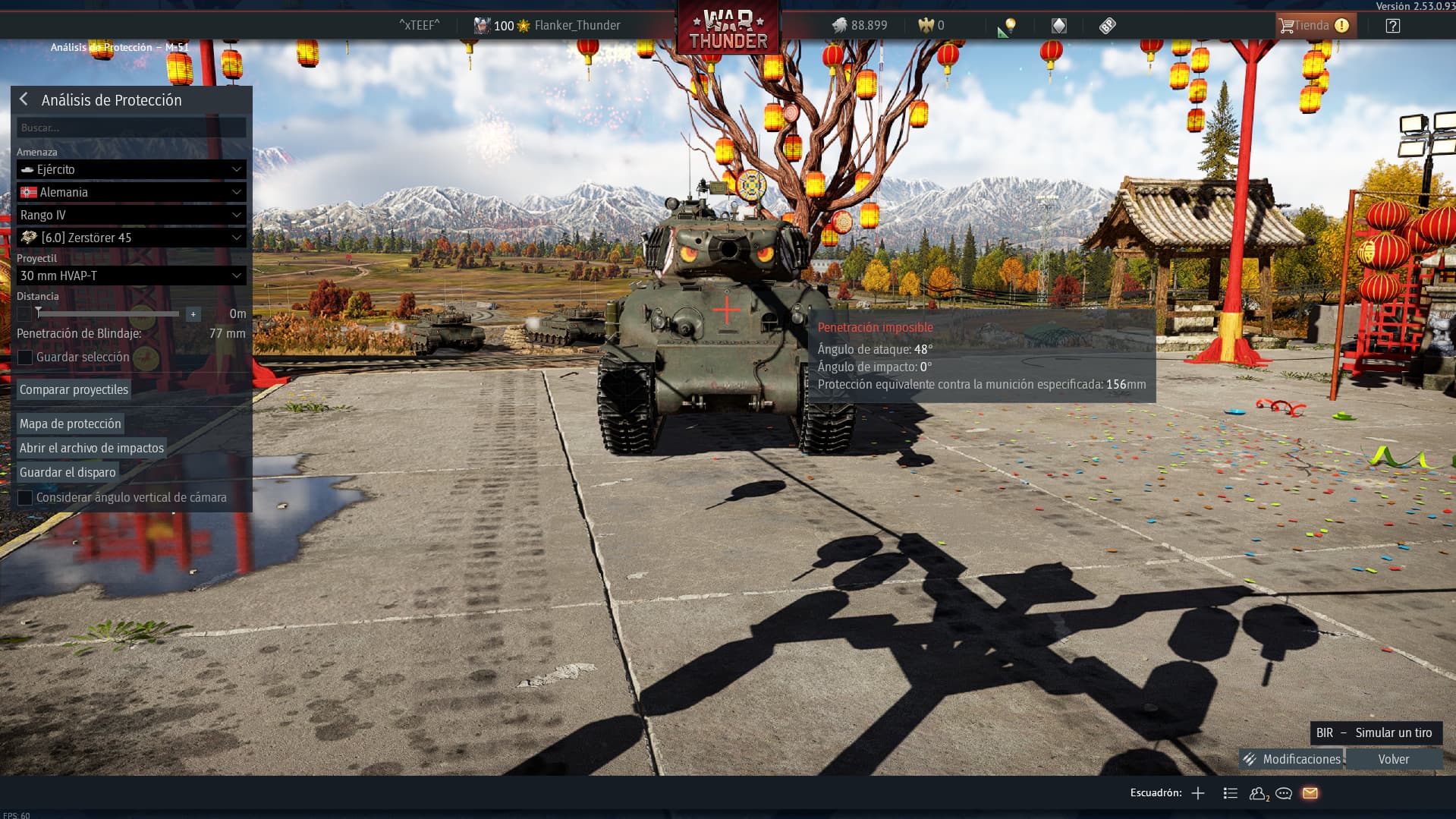Open the Tienda shop
1456x819 pixels.
[1312, 25]
